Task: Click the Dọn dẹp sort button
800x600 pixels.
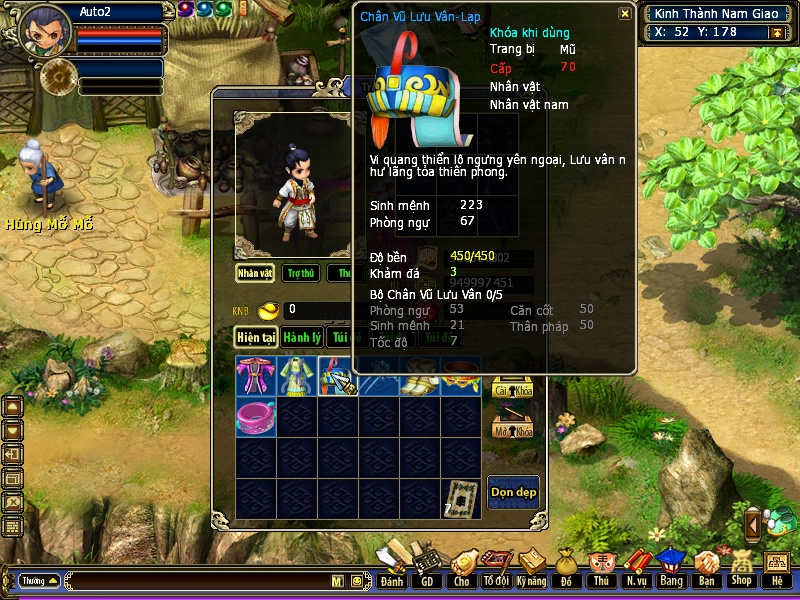Action: tap(513, 492)
